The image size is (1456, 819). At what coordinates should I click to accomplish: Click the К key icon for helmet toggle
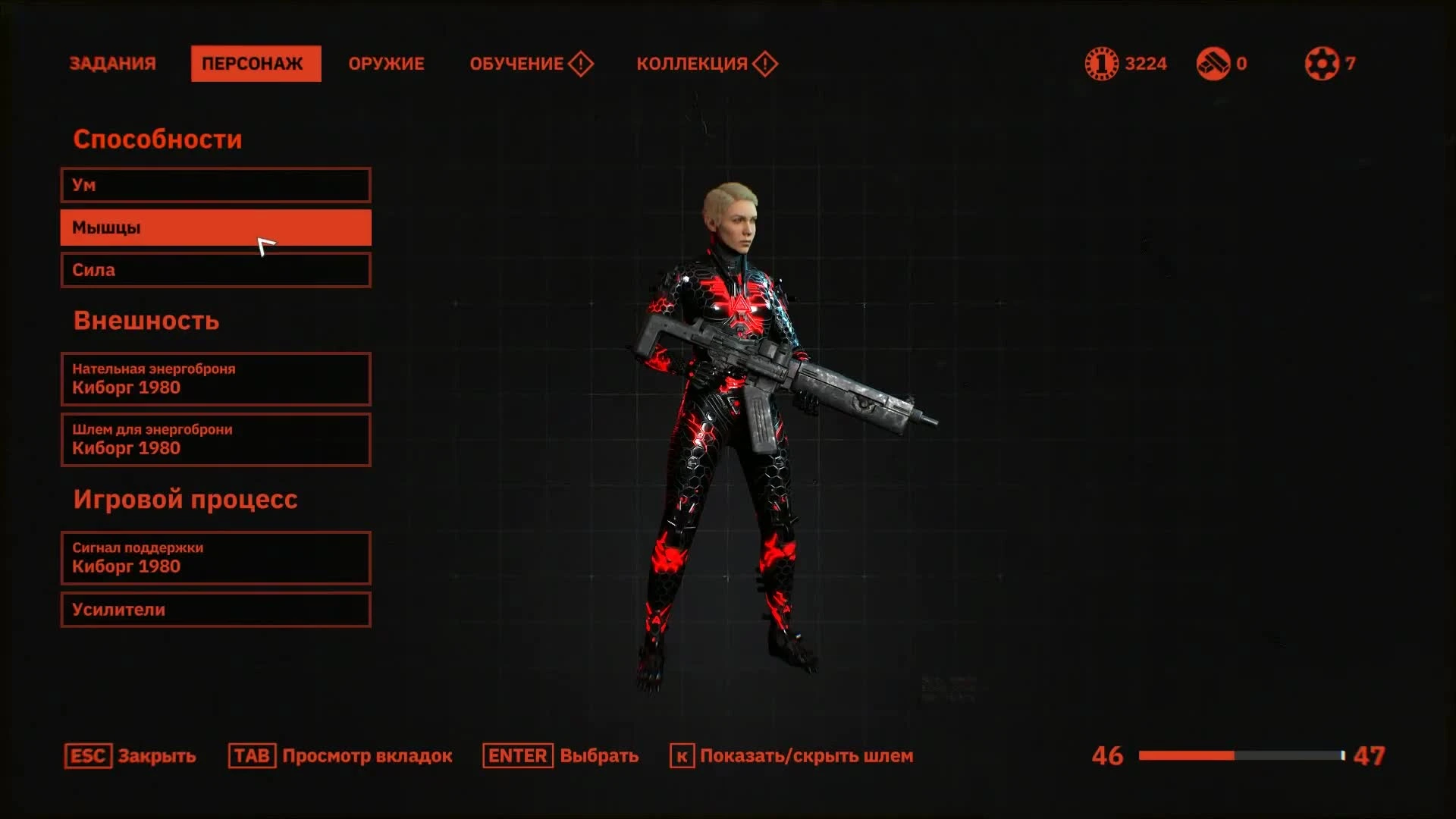(681, 756)
